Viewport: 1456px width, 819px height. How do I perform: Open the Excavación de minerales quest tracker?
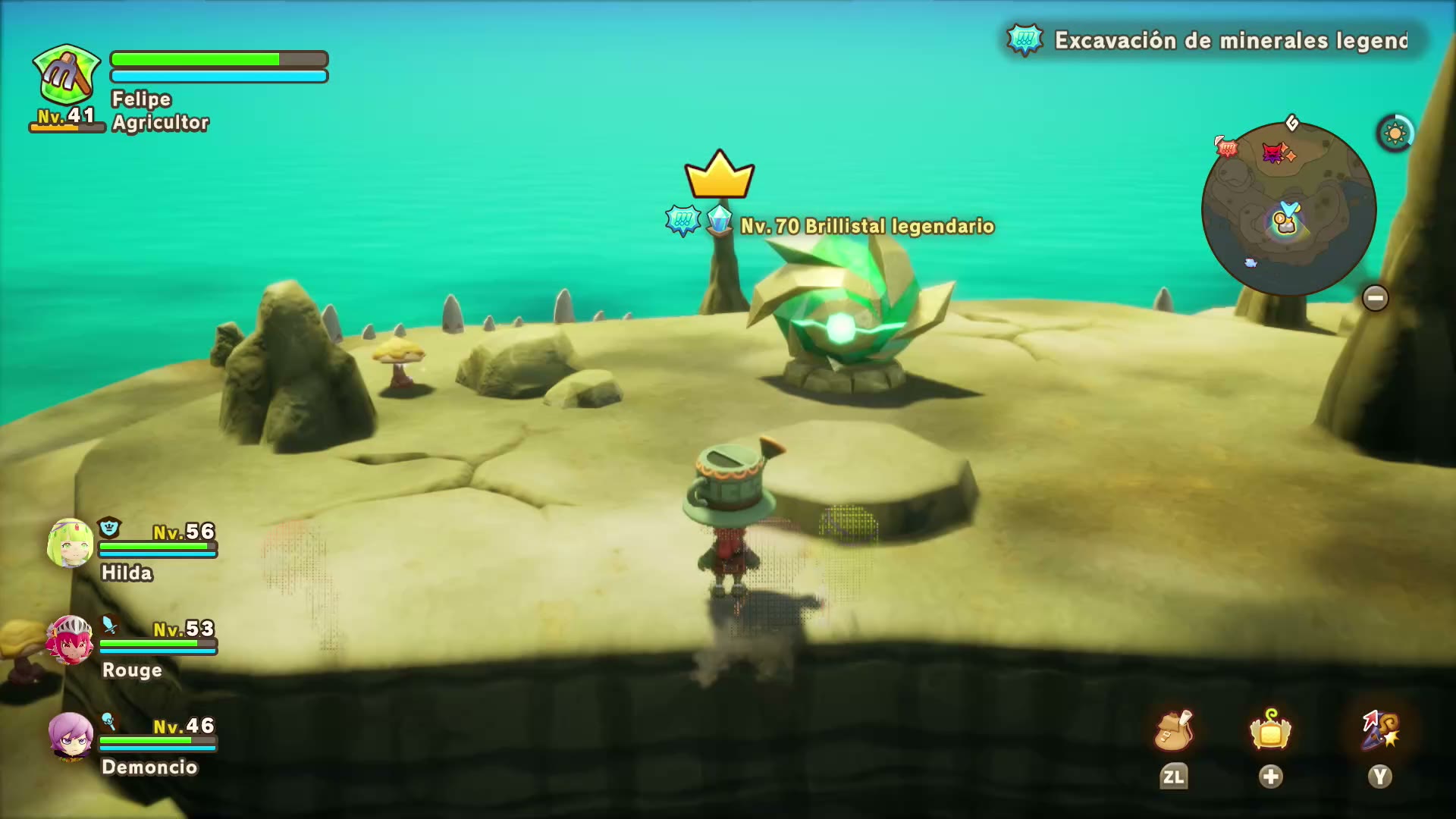[1216, 40]
